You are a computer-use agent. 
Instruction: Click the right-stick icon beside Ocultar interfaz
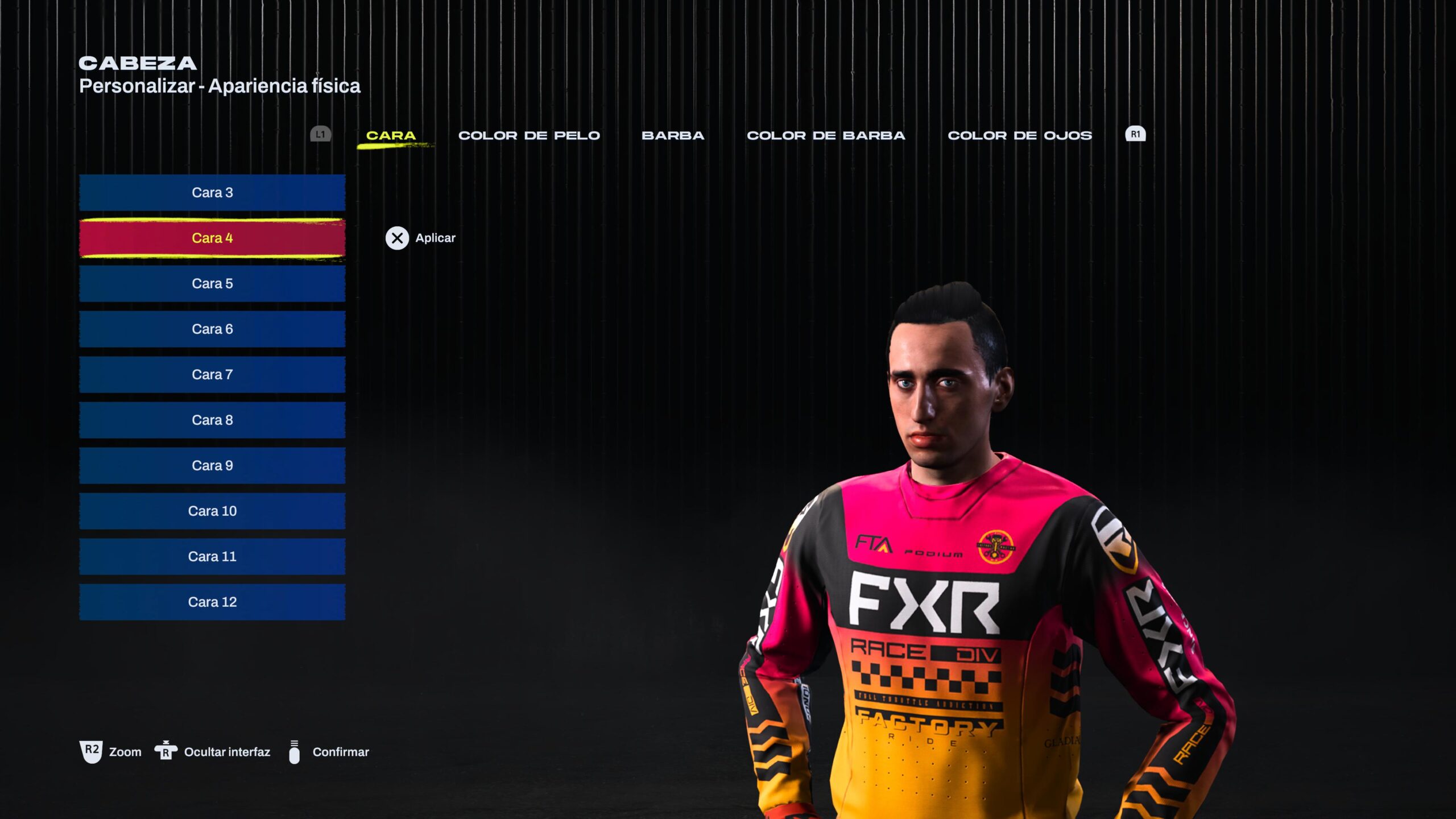pos(166,751)
